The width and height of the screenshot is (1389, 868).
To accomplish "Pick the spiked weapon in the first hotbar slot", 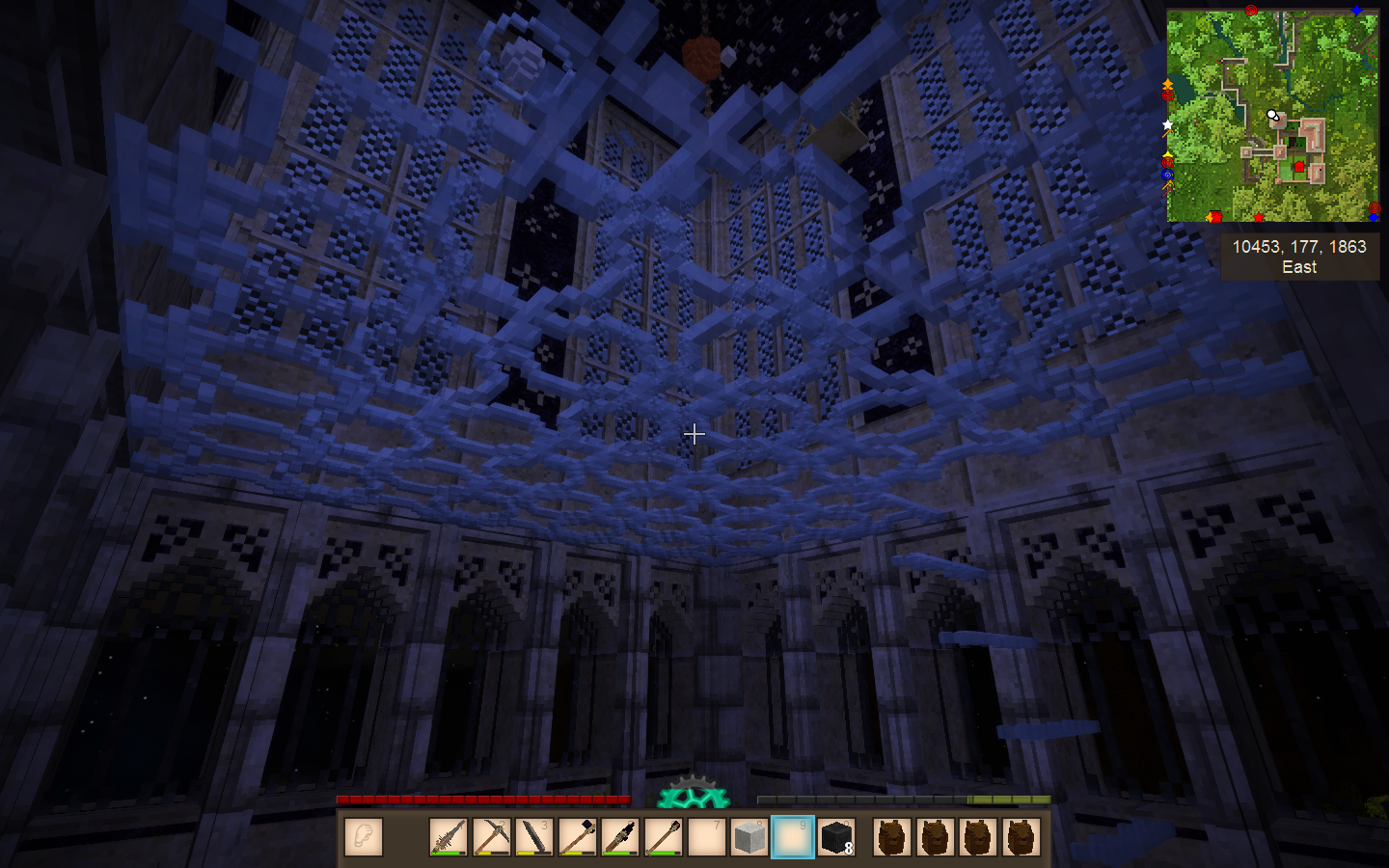I will click(x=448, y=837).
